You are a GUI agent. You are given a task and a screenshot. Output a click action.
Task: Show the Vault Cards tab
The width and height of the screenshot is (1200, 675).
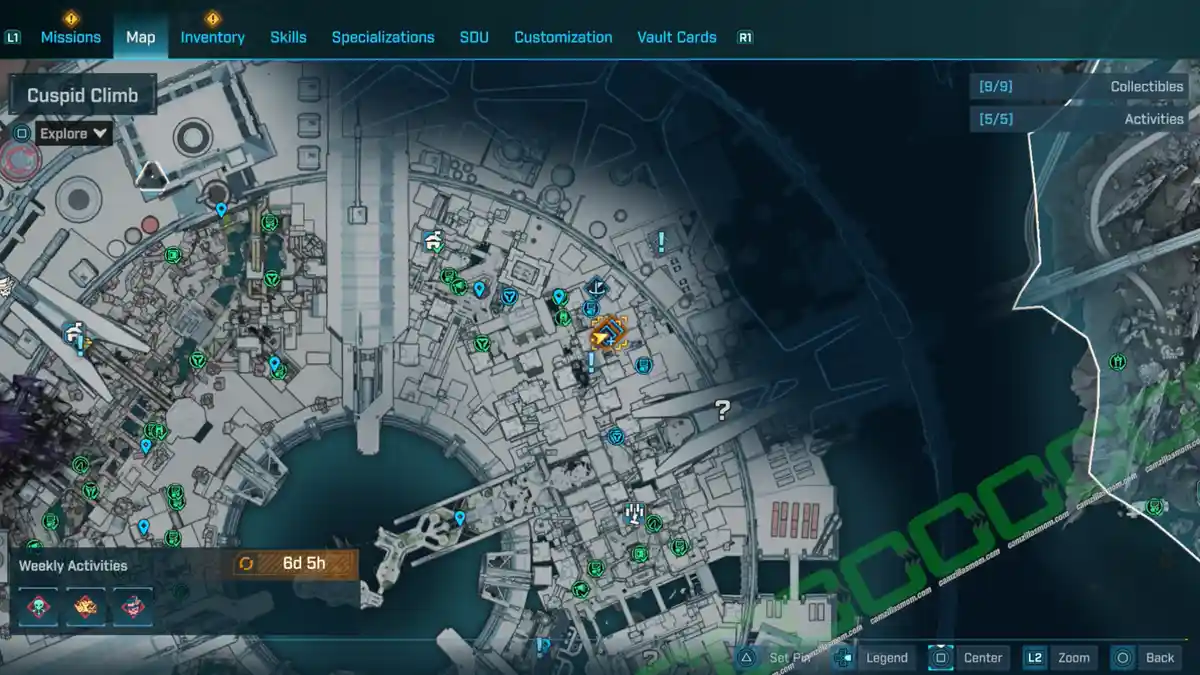(676, 37)
